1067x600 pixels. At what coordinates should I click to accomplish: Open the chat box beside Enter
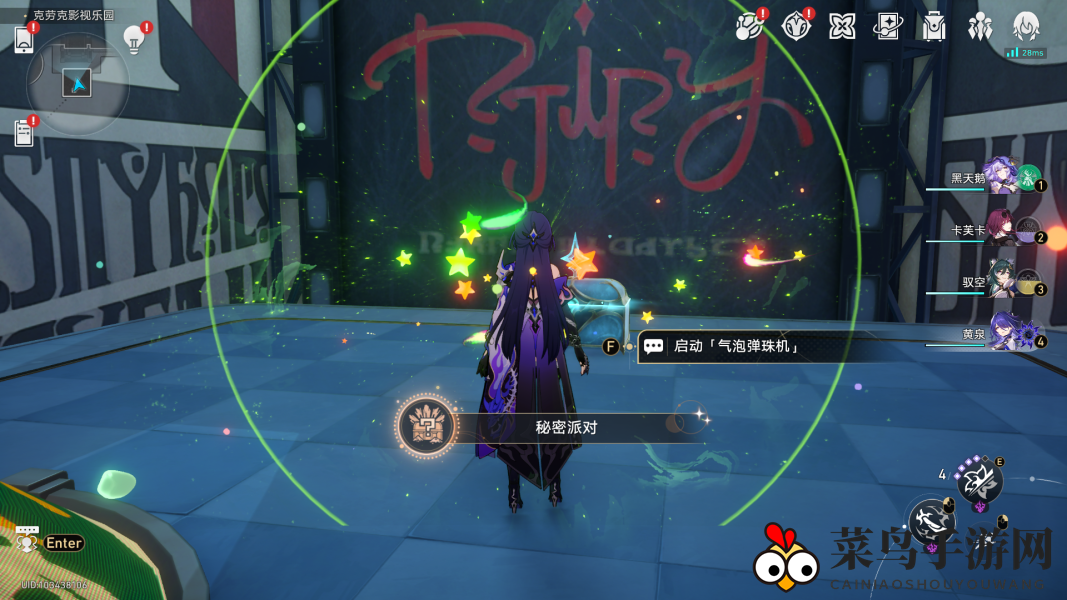click(27, 541)
